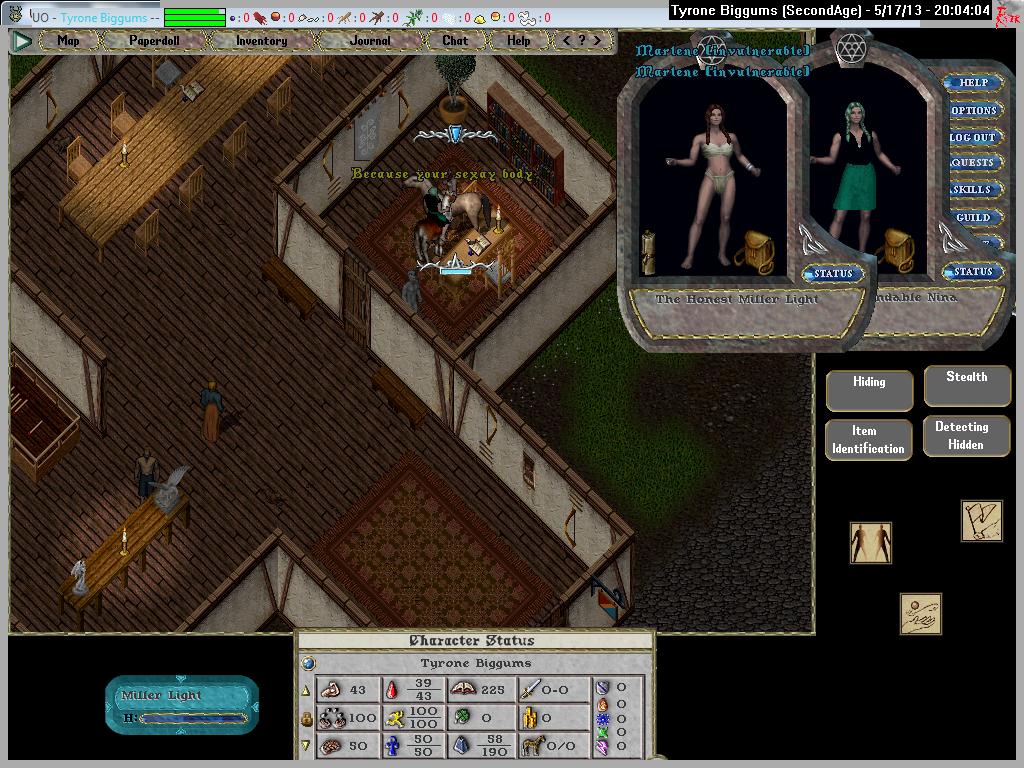The height and width of the screenshot is (768, 1024).
Task: Choose LOG OUT on the paperdoll
Action: (973, 137)
